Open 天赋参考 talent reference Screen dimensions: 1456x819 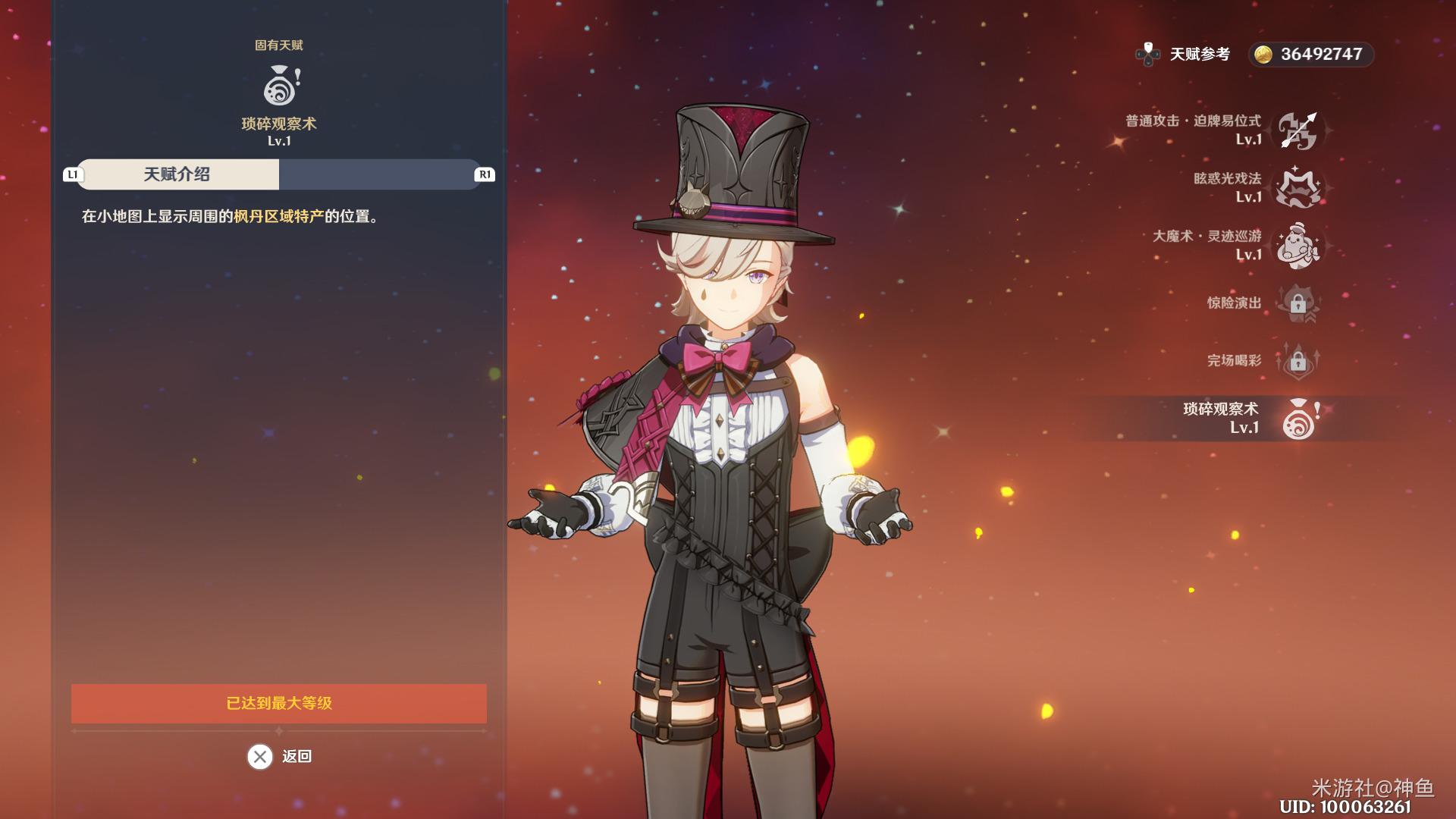(x=1184, y=54)
